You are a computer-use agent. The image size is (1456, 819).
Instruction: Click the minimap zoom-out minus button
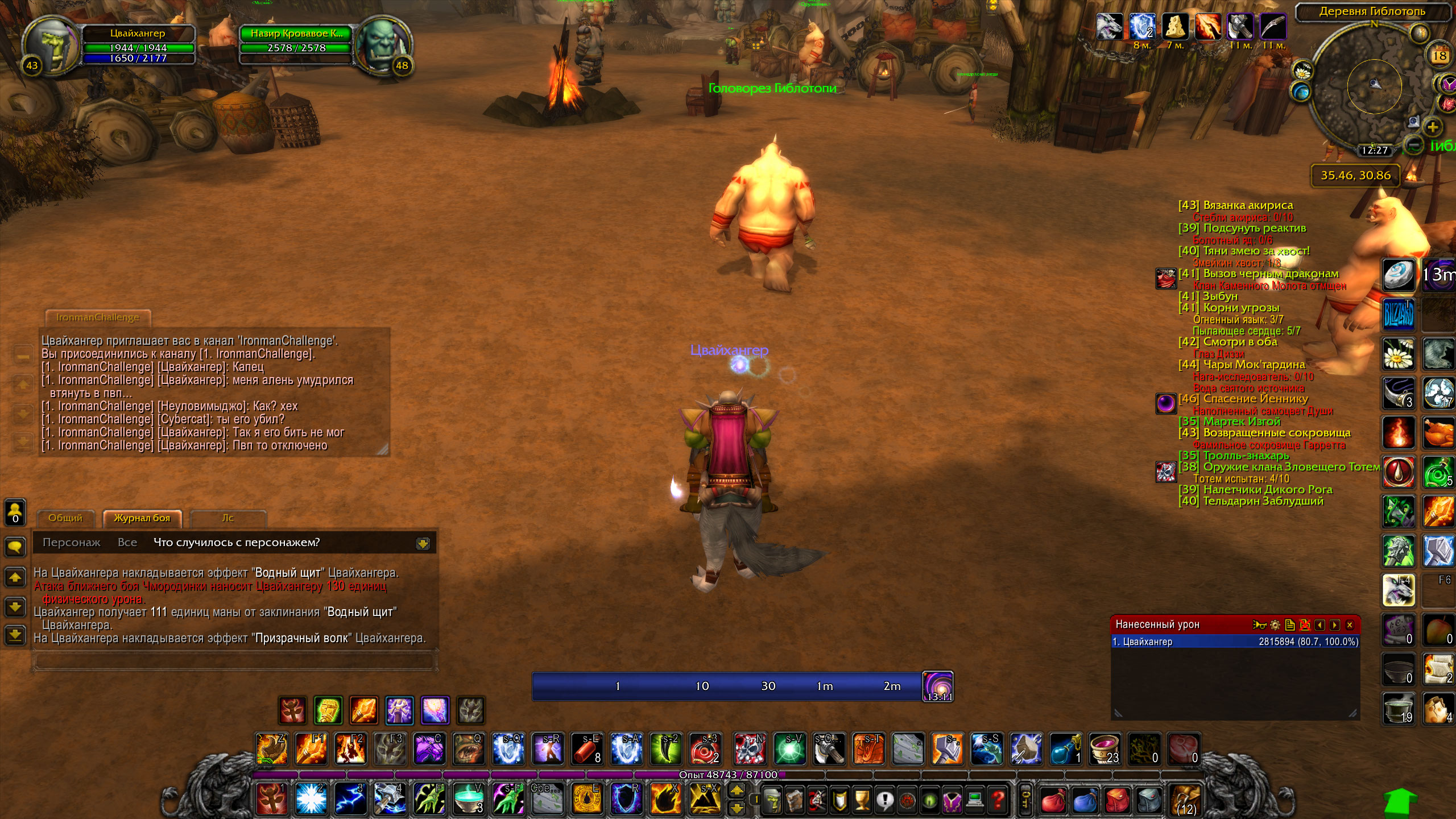[x=1414, y=144]
